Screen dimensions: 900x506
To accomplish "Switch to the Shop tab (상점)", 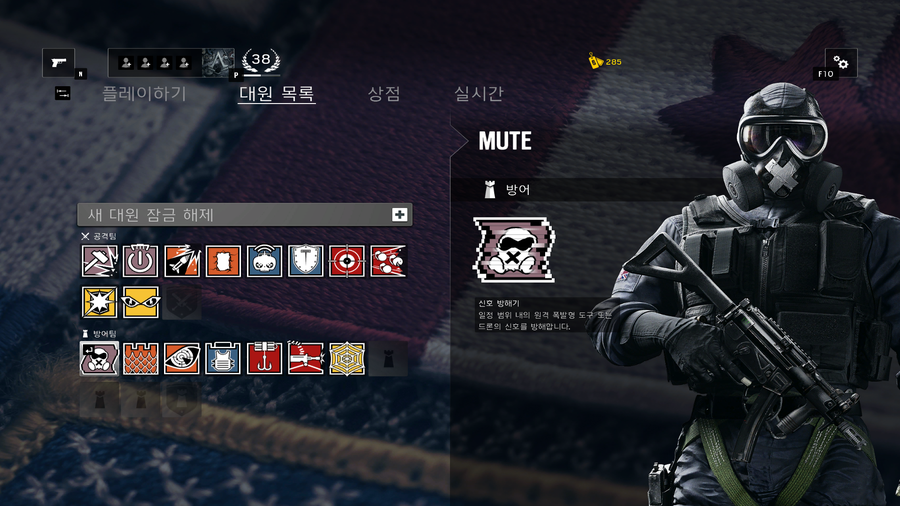I will (x=384, y=94).
